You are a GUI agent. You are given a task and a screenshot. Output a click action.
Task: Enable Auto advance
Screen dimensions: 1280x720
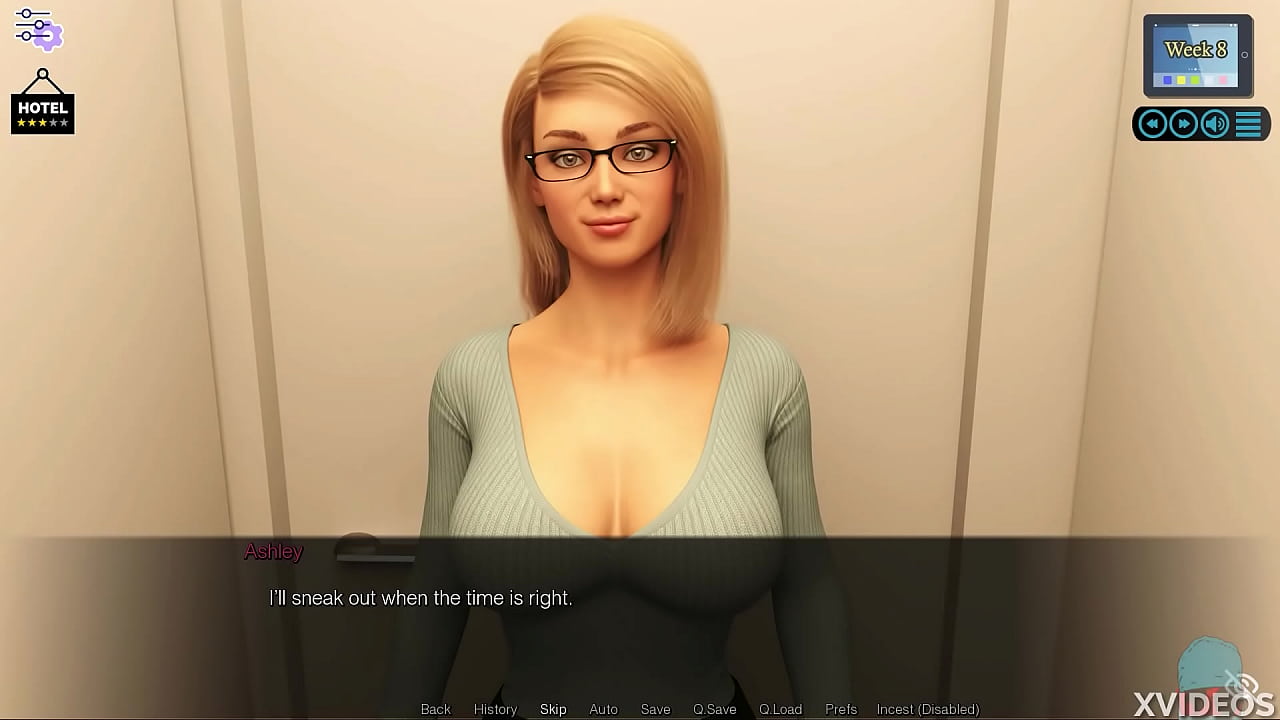603,709
